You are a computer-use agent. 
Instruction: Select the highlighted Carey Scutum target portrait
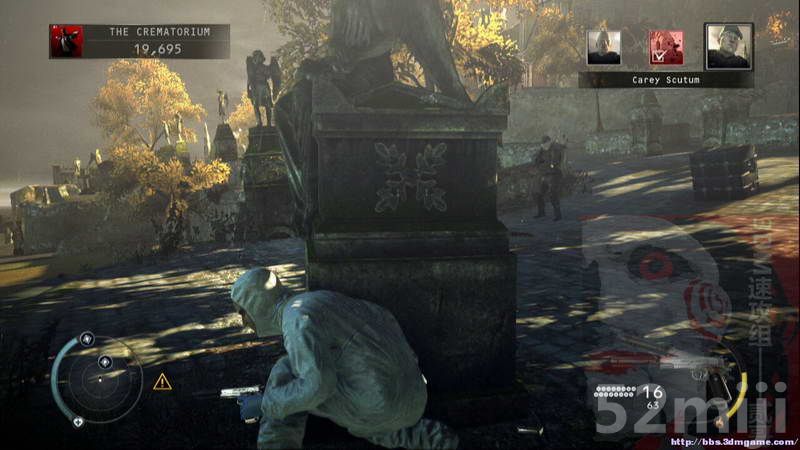coord(727,46)
